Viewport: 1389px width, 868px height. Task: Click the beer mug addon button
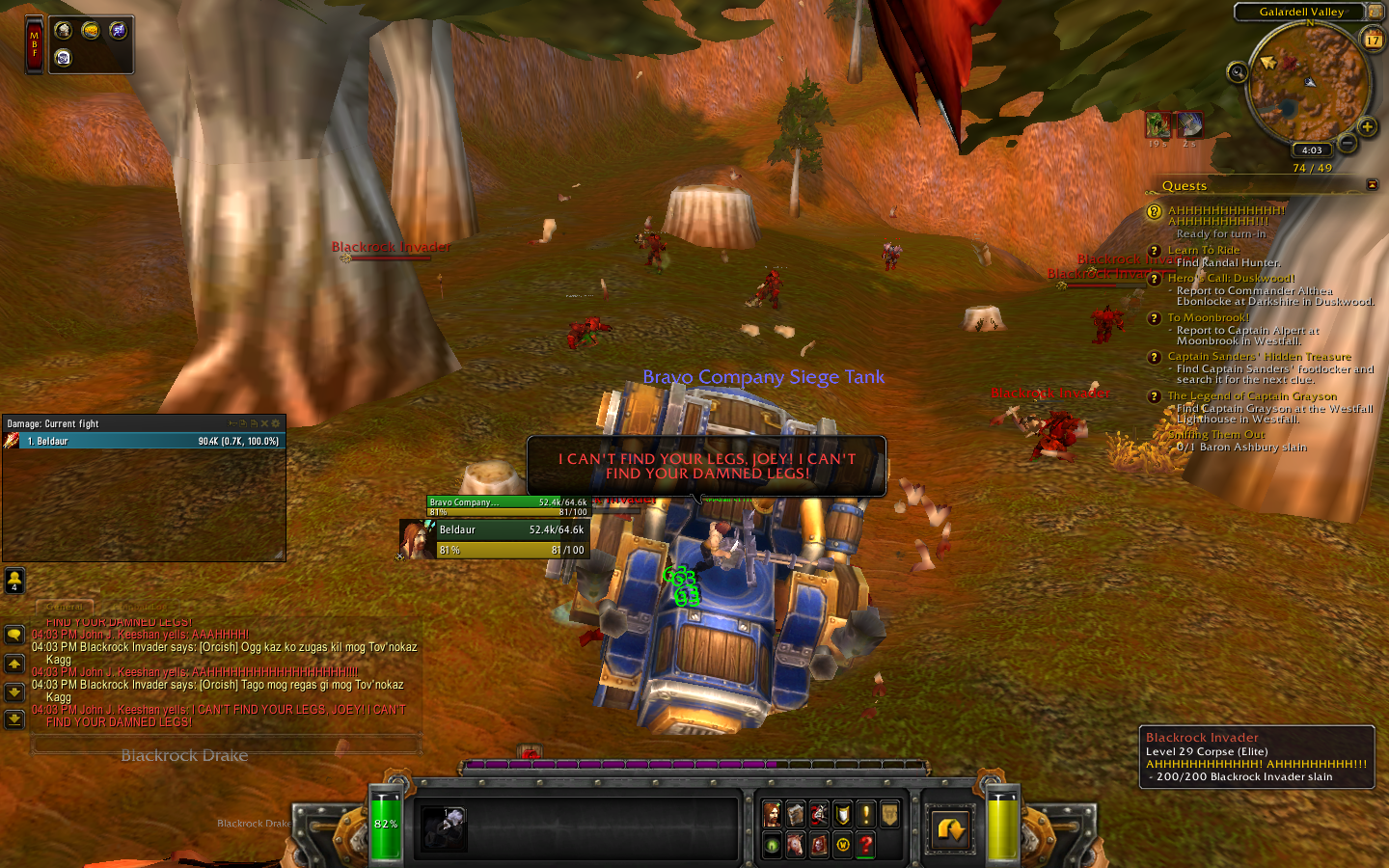pyautogui.click(x=64, y=31)
